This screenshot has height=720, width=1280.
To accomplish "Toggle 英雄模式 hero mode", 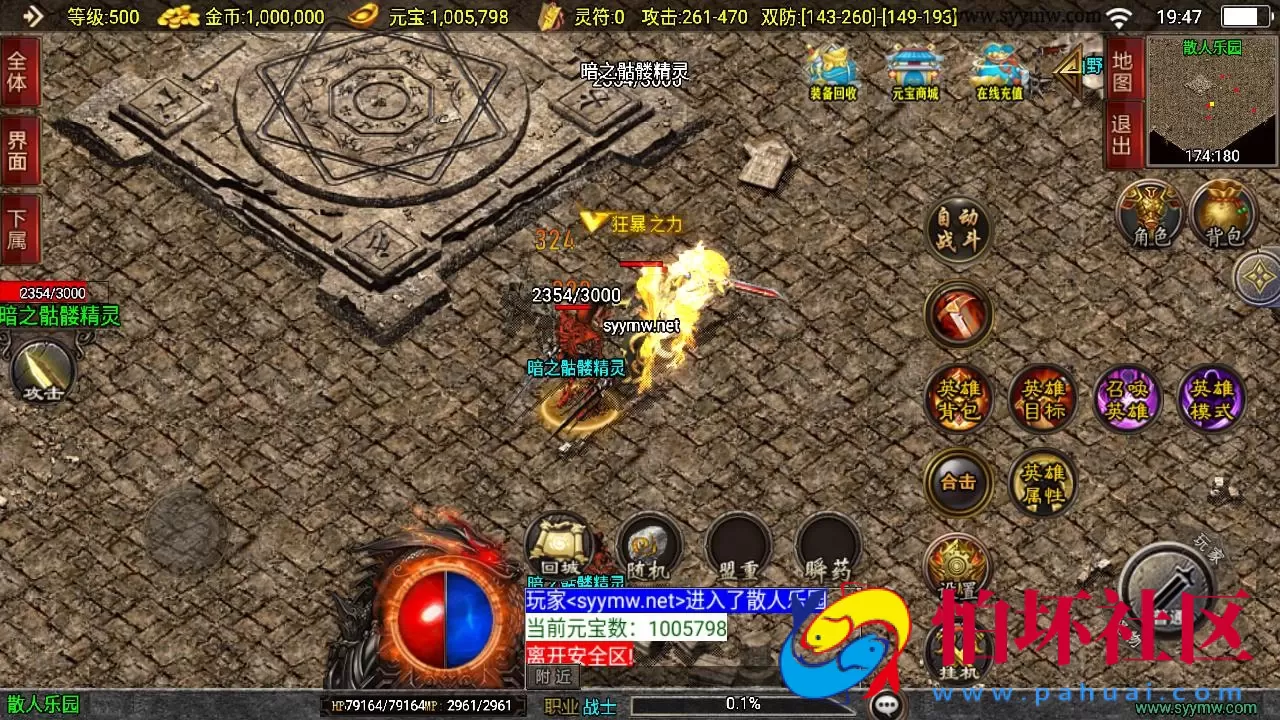I will (1212, 398).
